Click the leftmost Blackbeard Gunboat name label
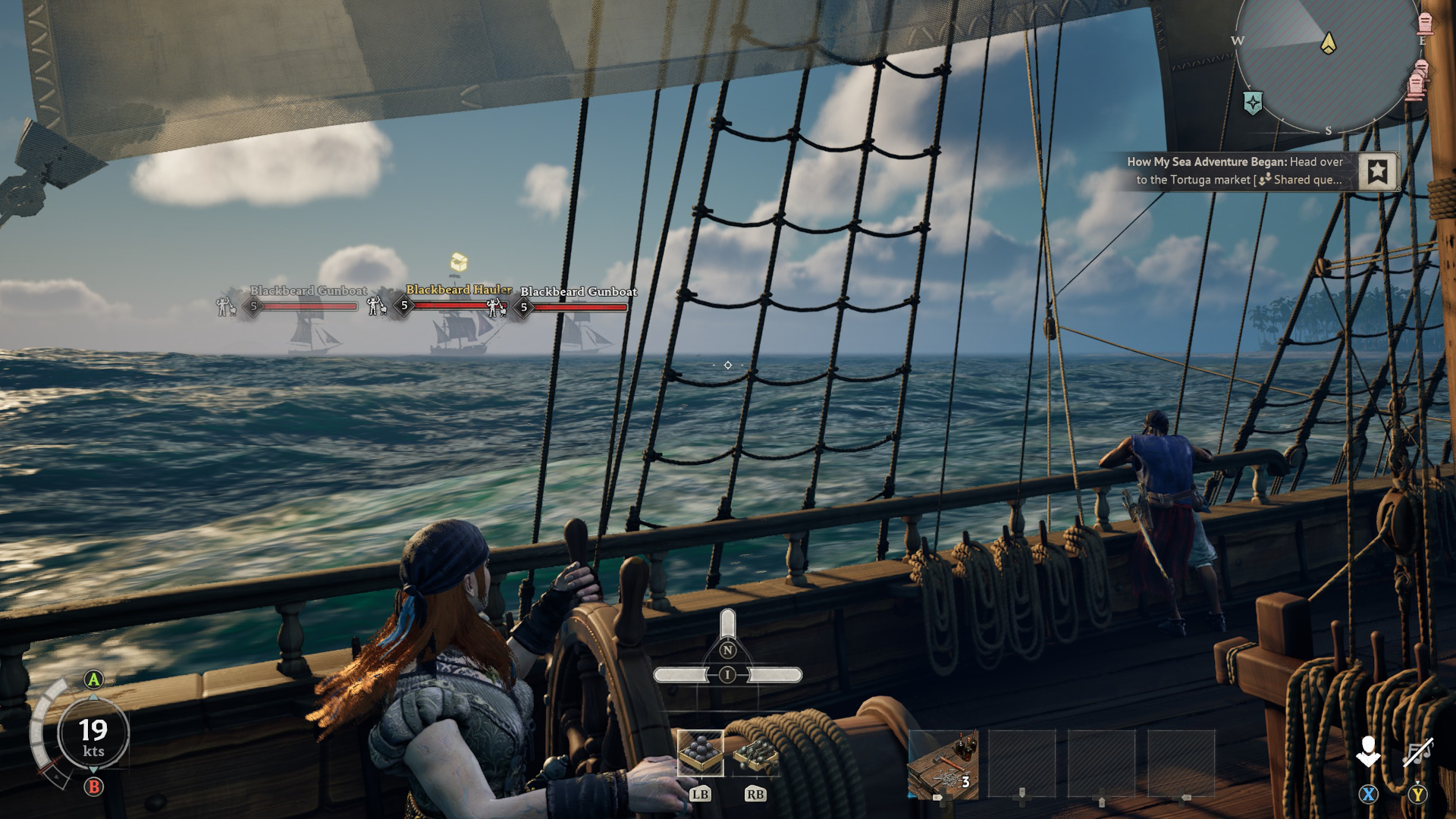The image size is (1456, 819). point(309,290)
